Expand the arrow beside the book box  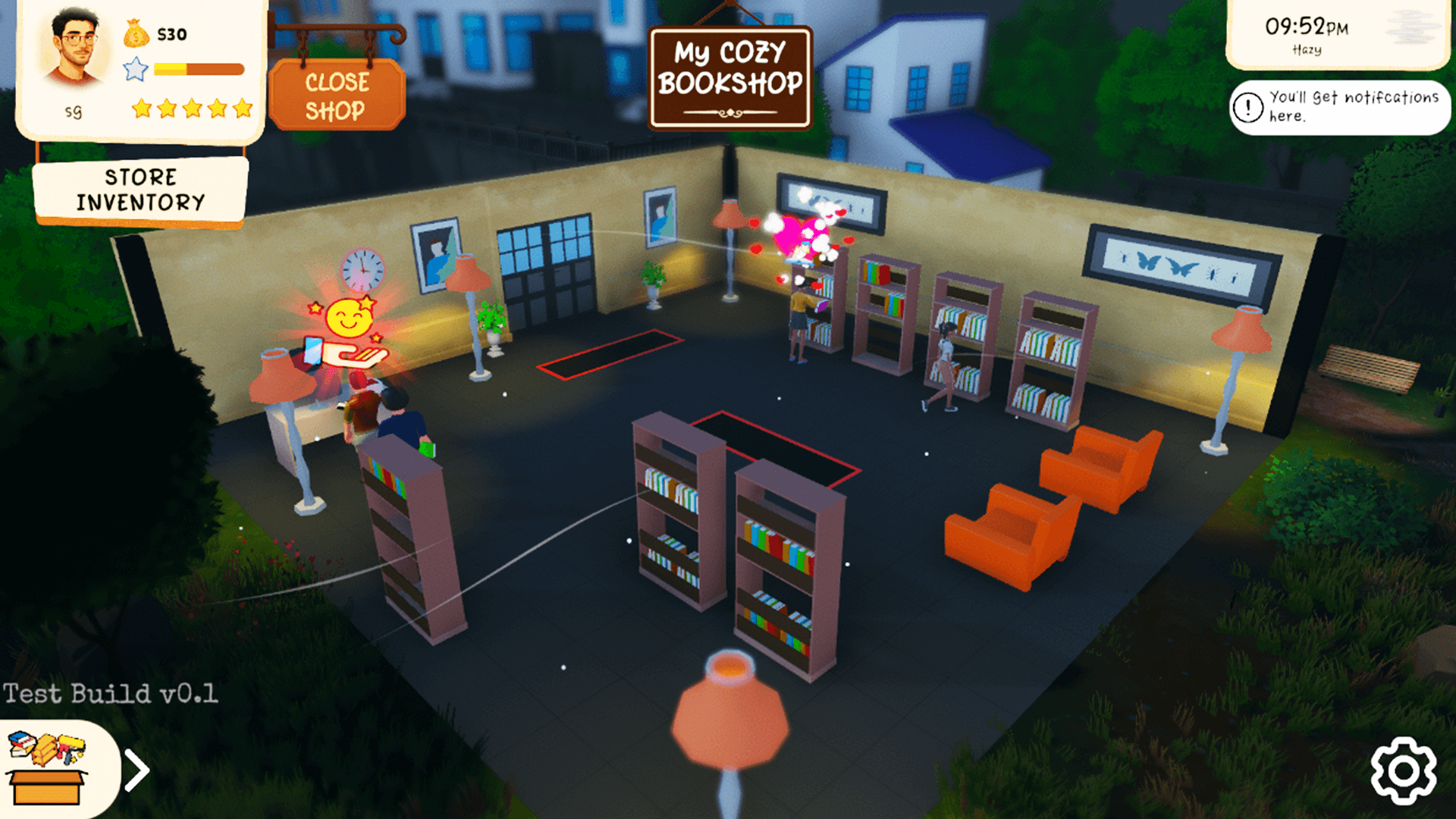[x=137, y=770]
